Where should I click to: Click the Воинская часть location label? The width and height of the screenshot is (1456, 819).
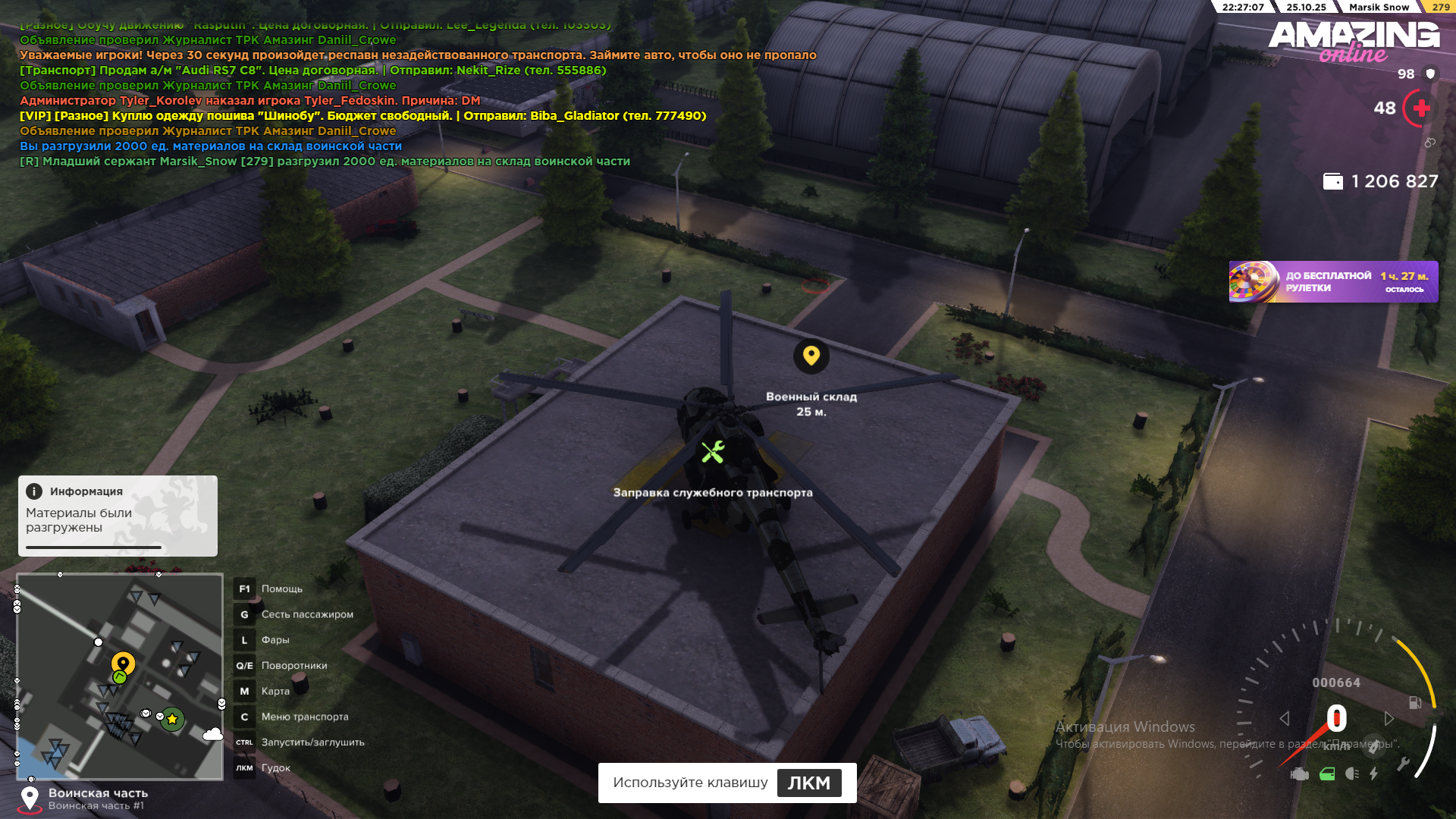click(x=98, y=793)
